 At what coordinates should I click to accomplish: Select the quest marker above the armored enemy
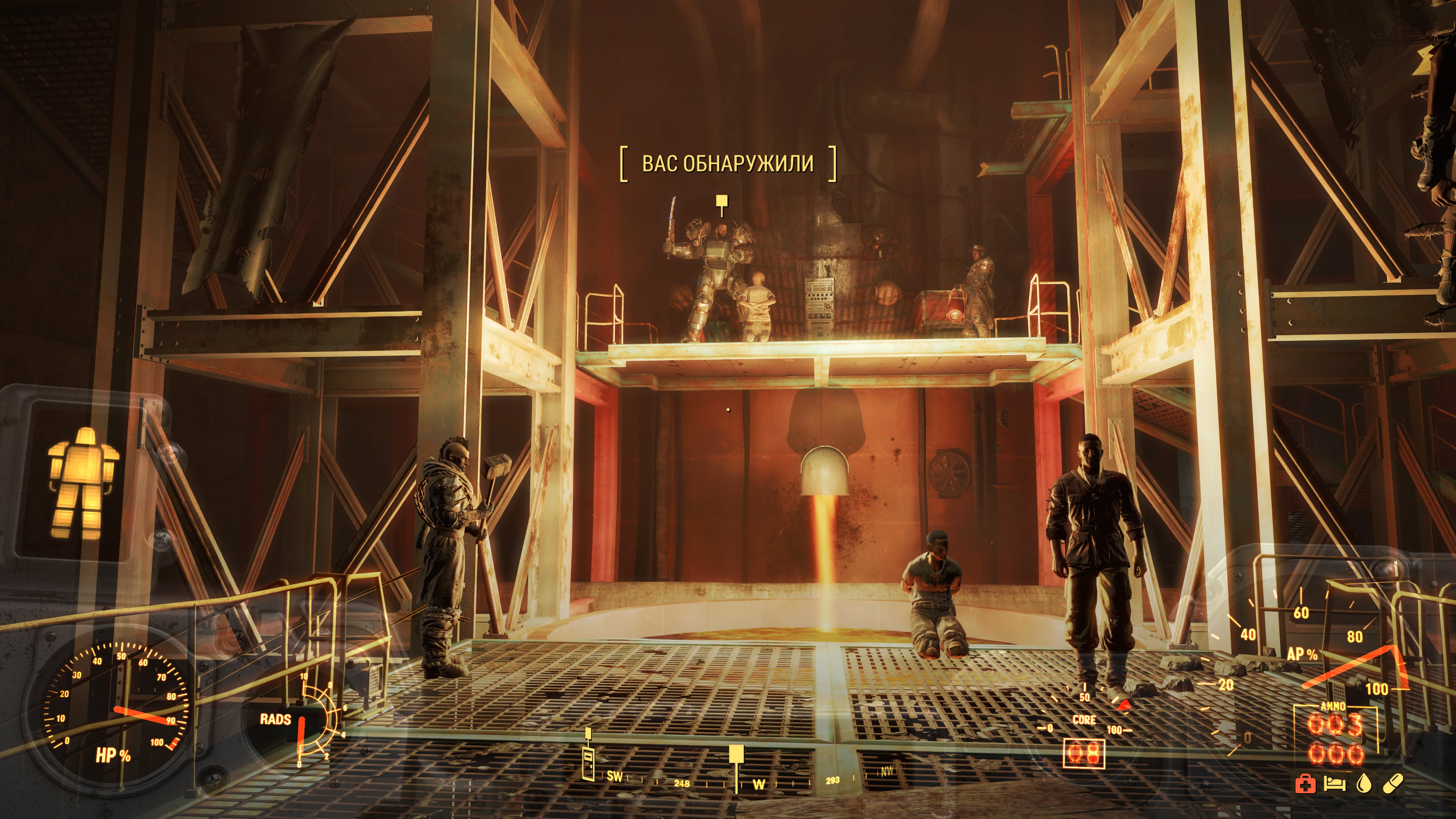(x=721, y=202)
